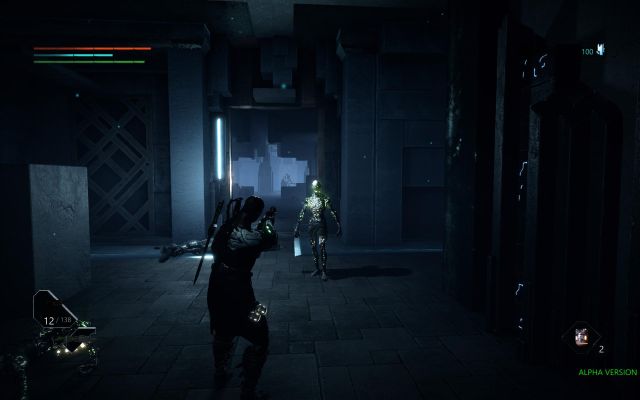Select the consumable item slot showing count 2
The height and width of the screenshot is (400, 640).
[x=579, y=338]
